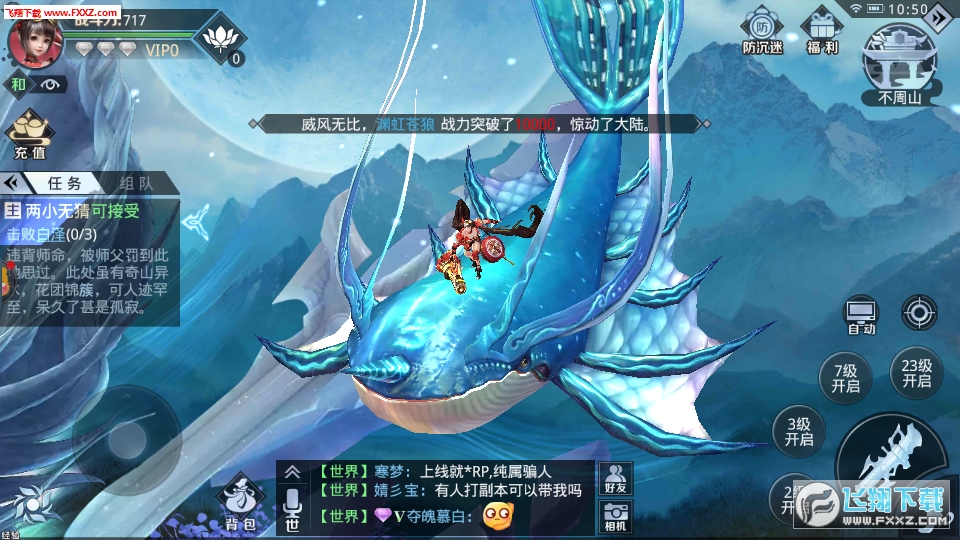Image resolution: width=960 pixels, height=540 pixels.
Task: Open the 好友 friends list
Action: (x=614, y=477)
